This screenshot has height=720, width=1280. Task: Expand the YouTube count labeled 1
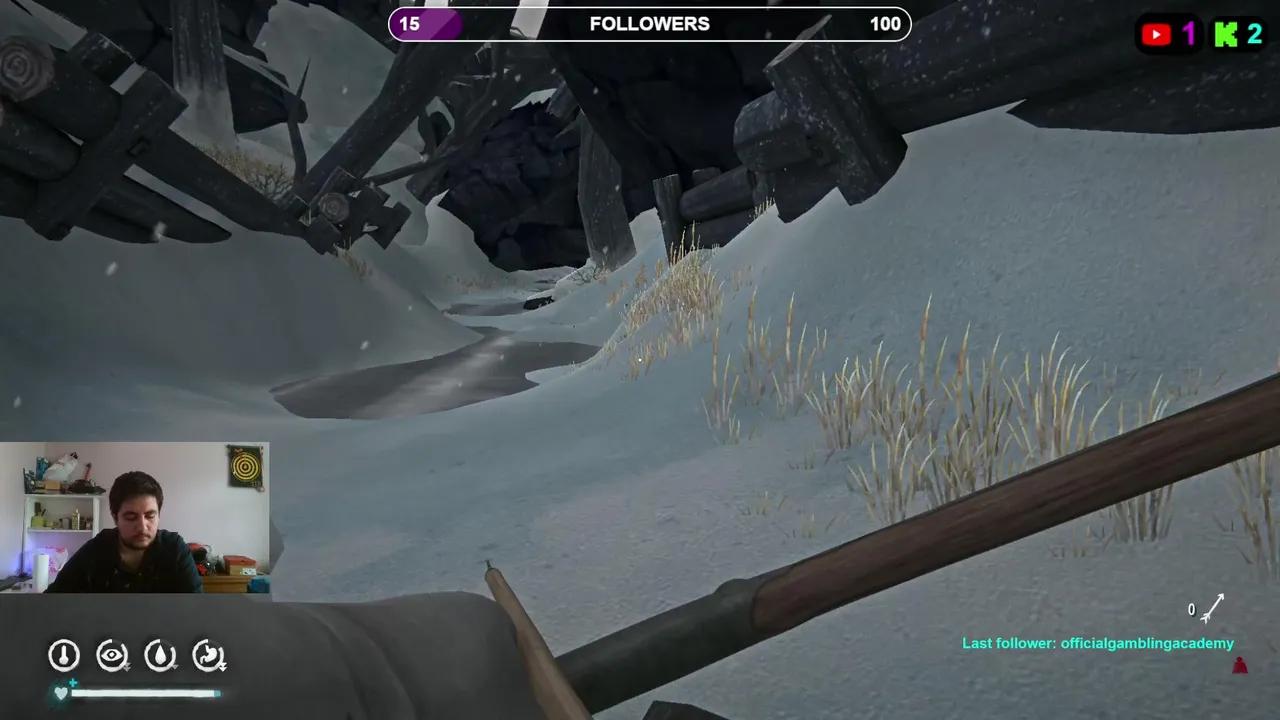point(1188,34)
